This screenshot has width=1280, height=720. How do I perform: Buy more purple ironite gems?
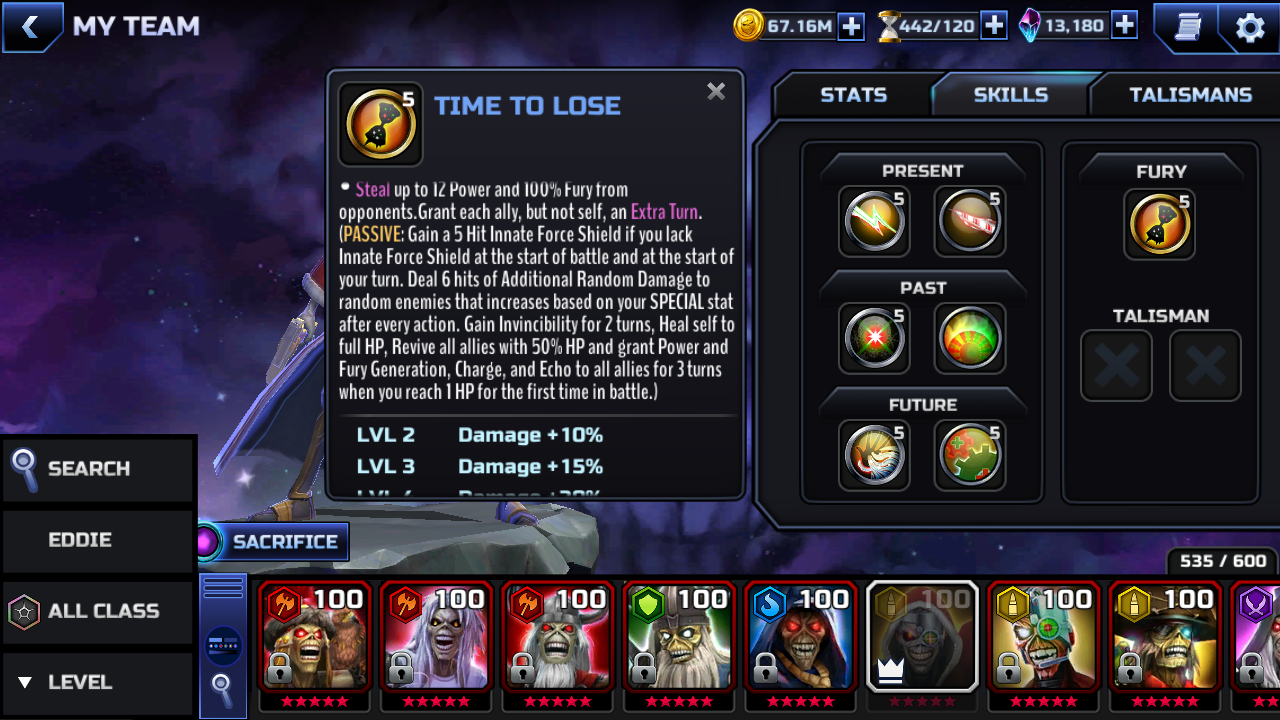tap(1124, 26)
